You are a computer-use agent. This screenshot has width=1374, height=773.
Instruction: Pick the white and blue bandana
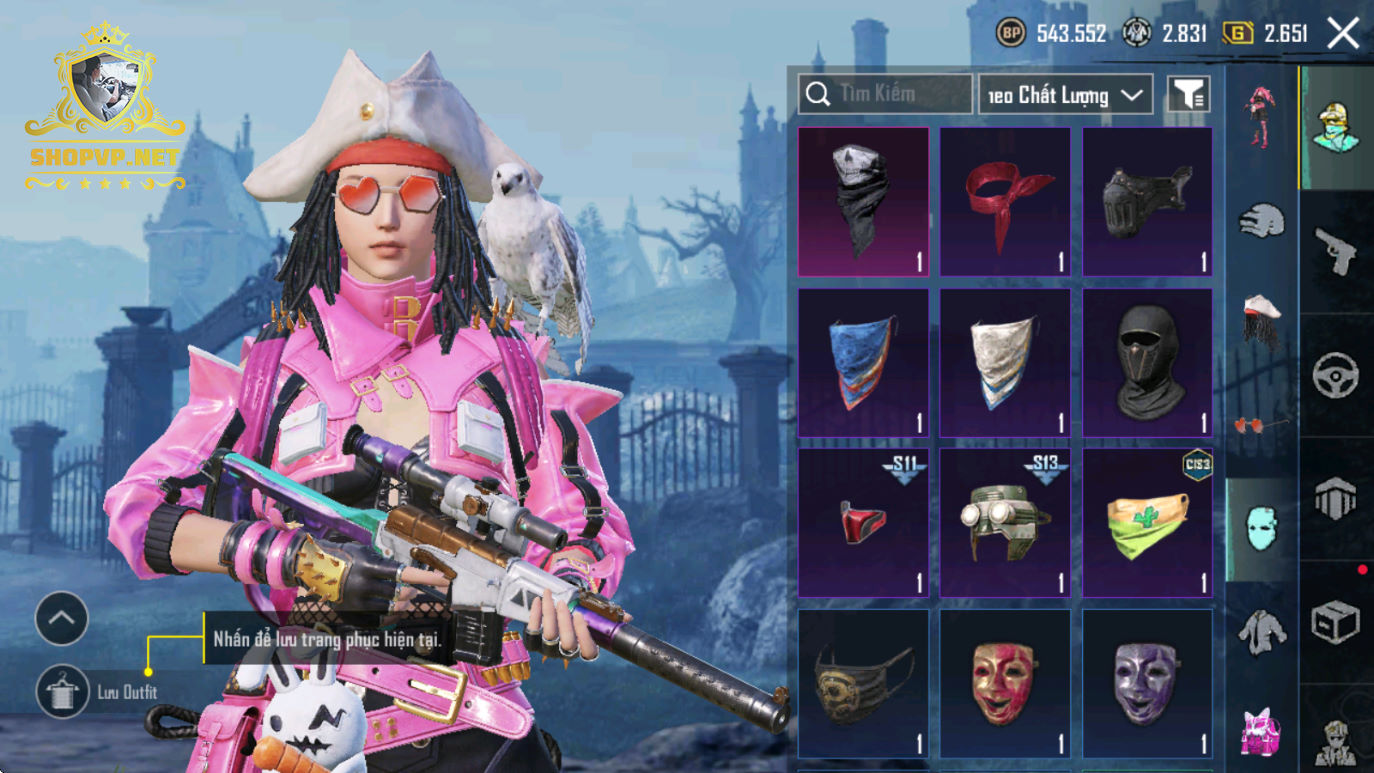coord(1005,362)
